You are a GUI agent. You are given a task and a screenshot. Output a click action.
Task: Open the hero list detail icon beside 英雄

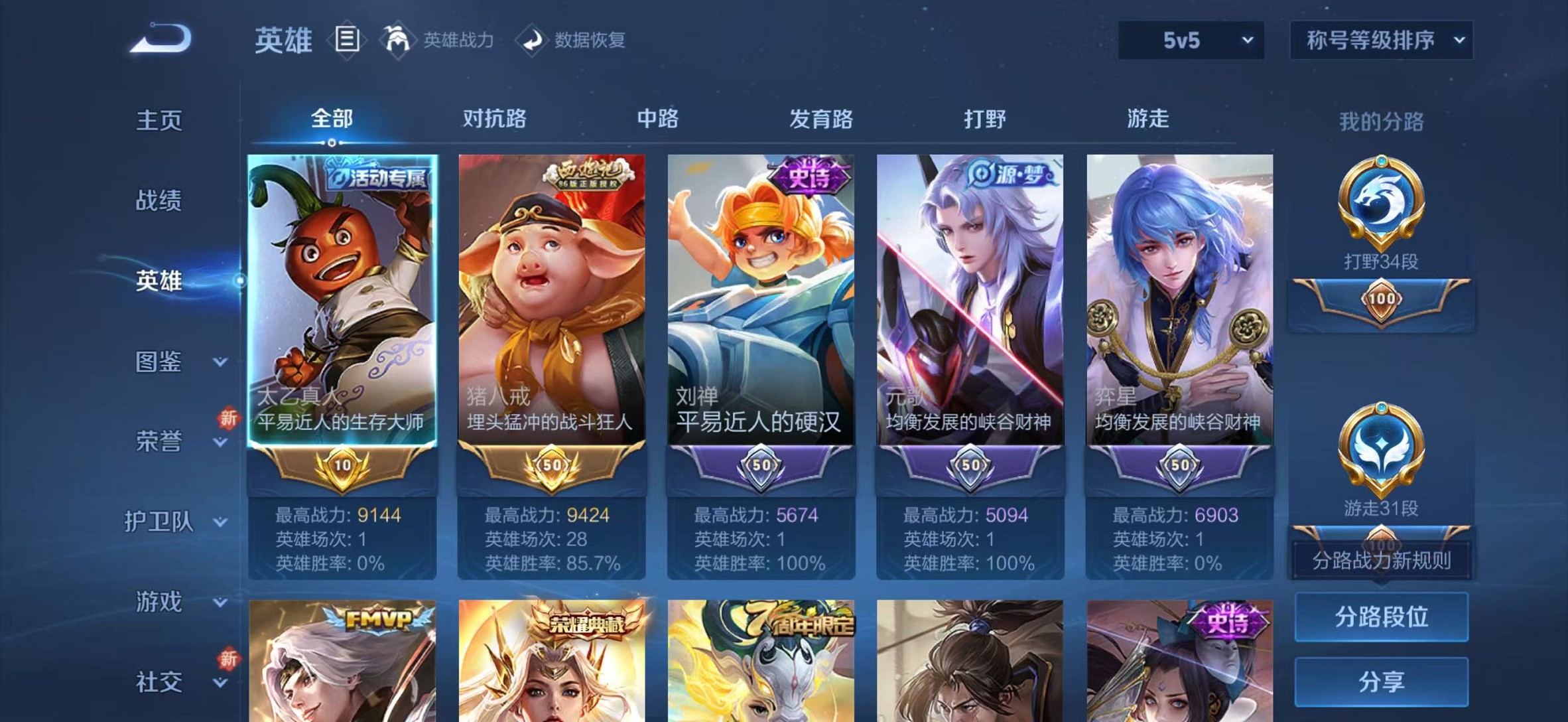(347, 40)
